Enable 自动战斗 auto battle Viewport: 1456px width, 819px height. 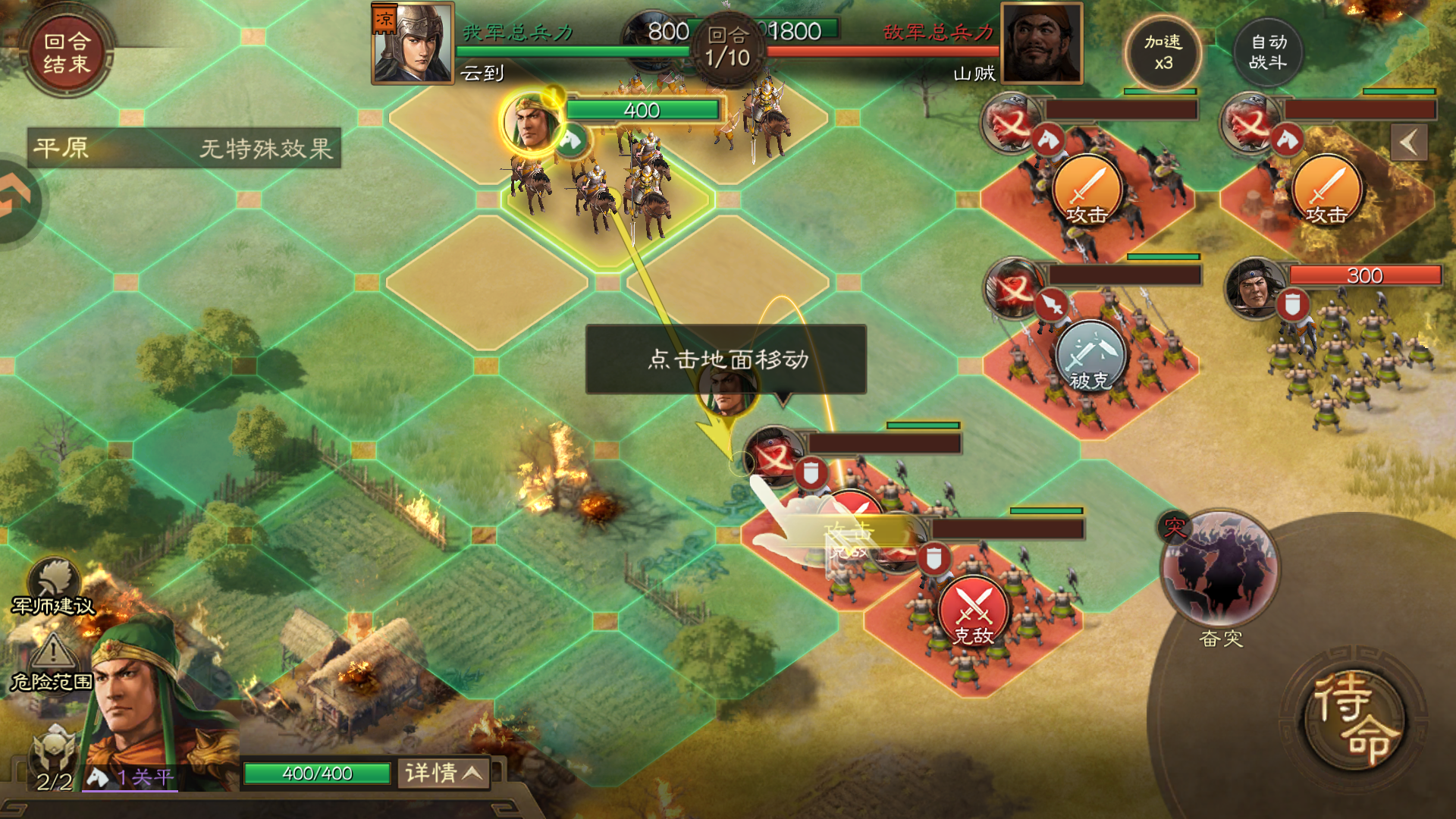coord(1268,53)
